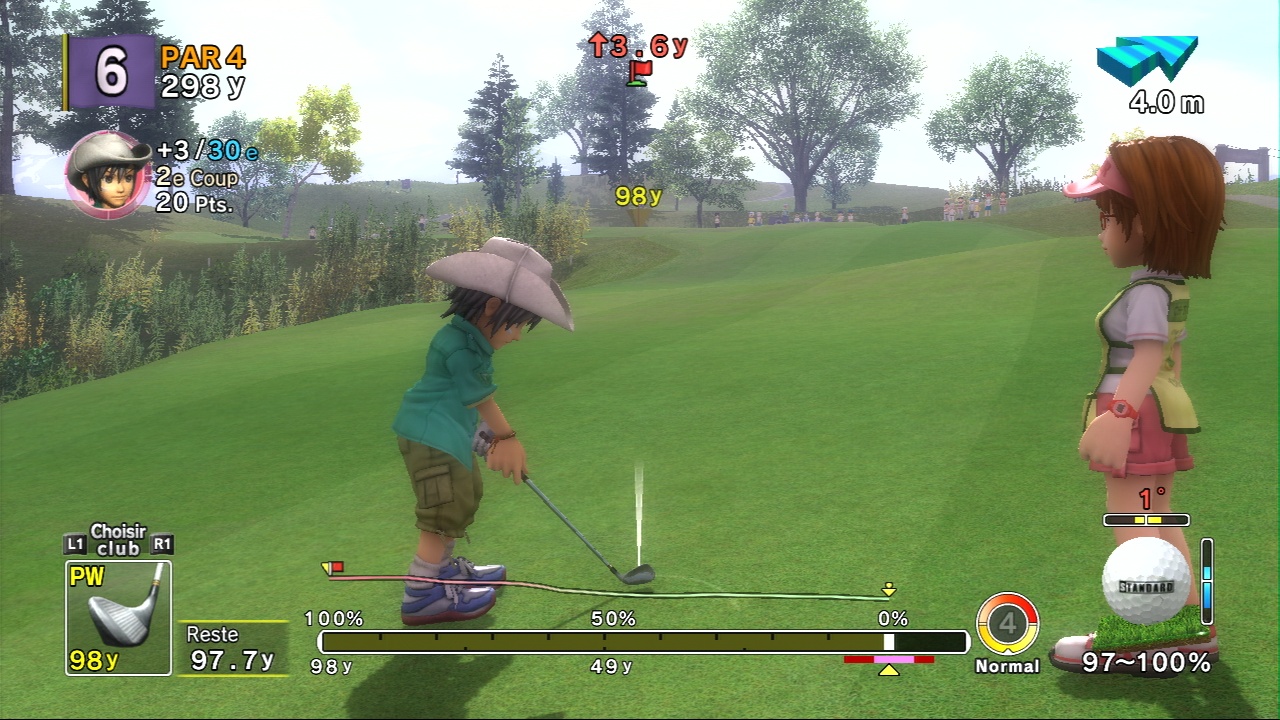Click the red flag pin marker
This screenshot has width=1280, height=720.
click(x=639, y=71)
